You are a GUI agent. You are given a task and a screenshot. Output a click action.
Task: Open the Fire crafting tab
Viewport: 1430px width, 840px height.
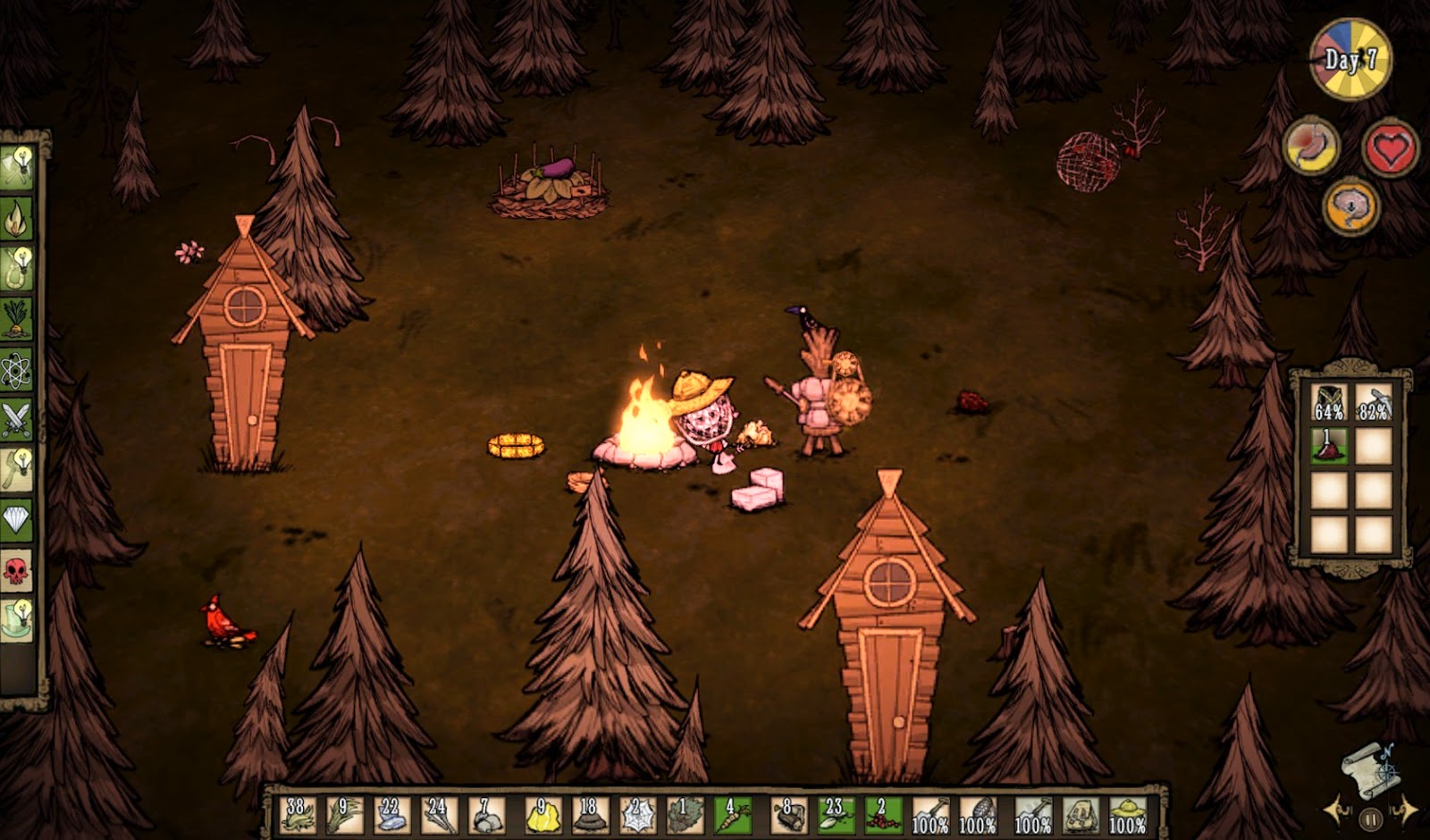[16, 218]
